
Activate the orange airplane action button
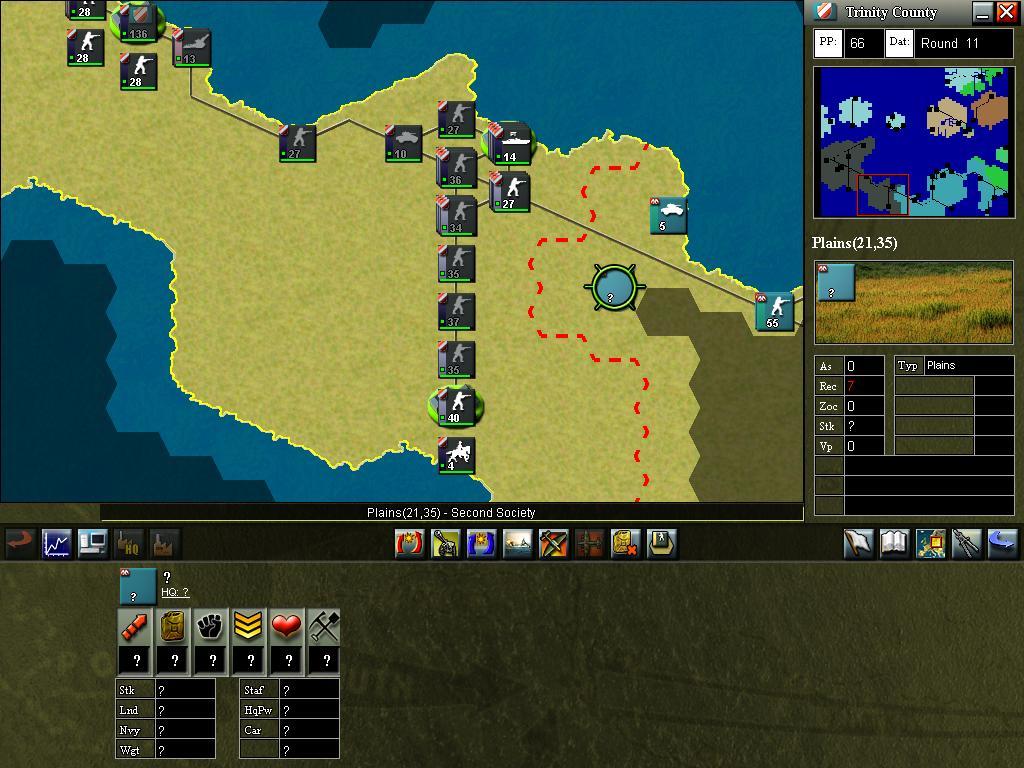point(553,543)
